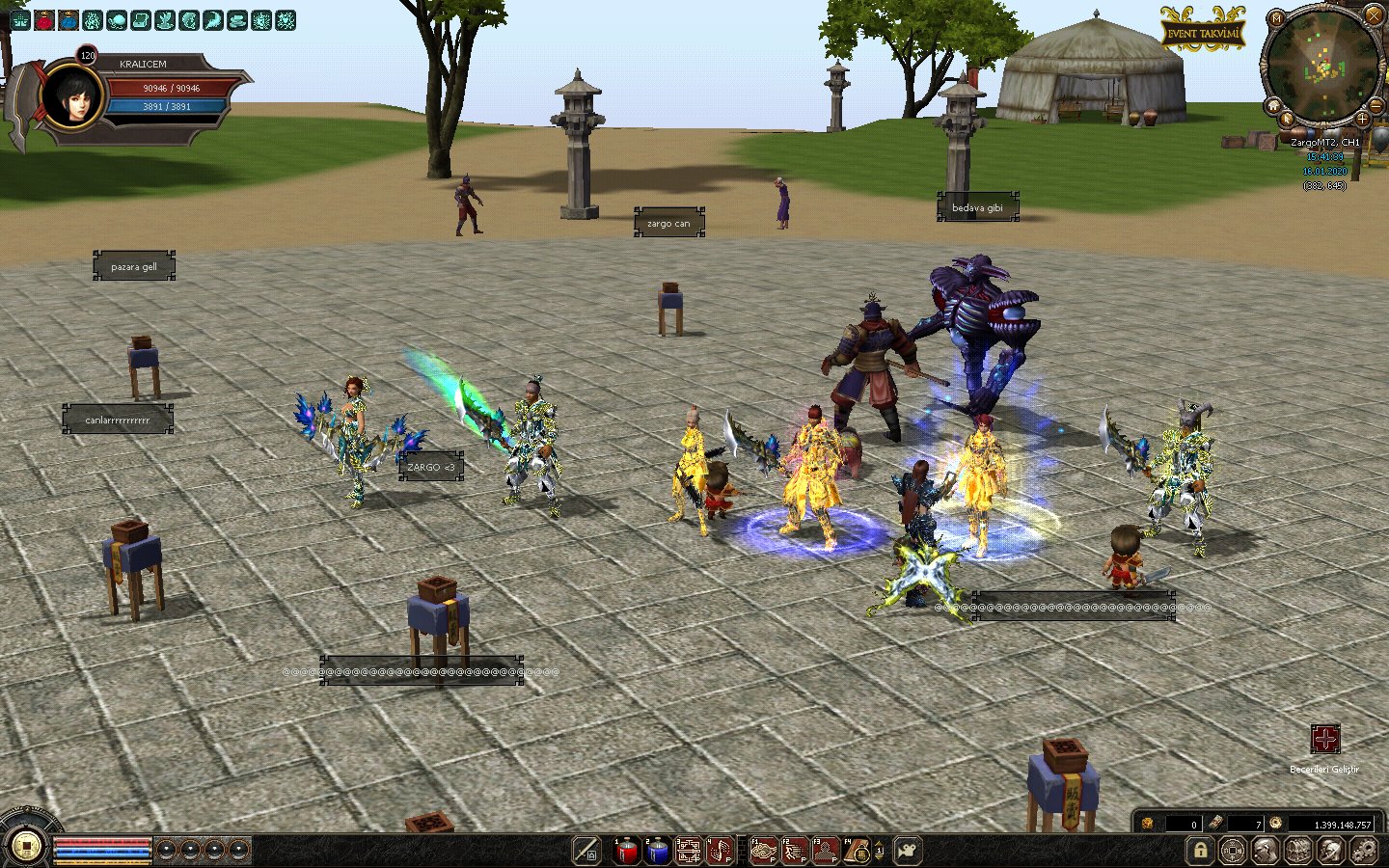The height and width of the screenshot is (868, 1389).
Task: Click the padlock button
Action: point(1200,851)
